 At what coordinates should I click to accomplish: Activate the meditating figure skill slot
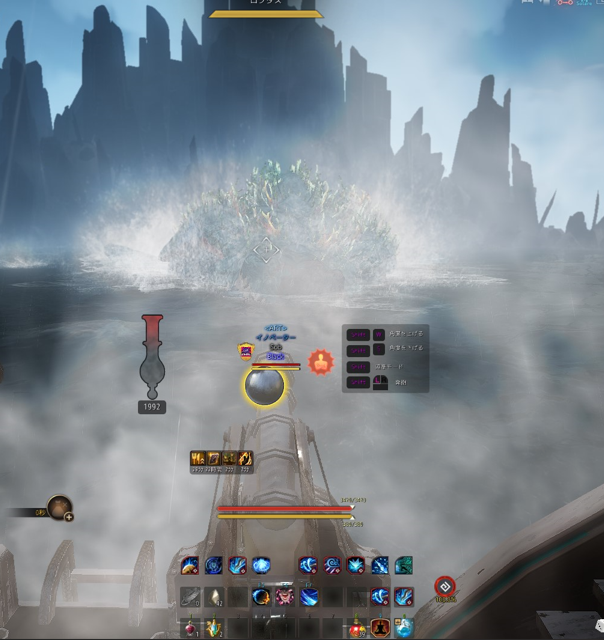point(380,628)
